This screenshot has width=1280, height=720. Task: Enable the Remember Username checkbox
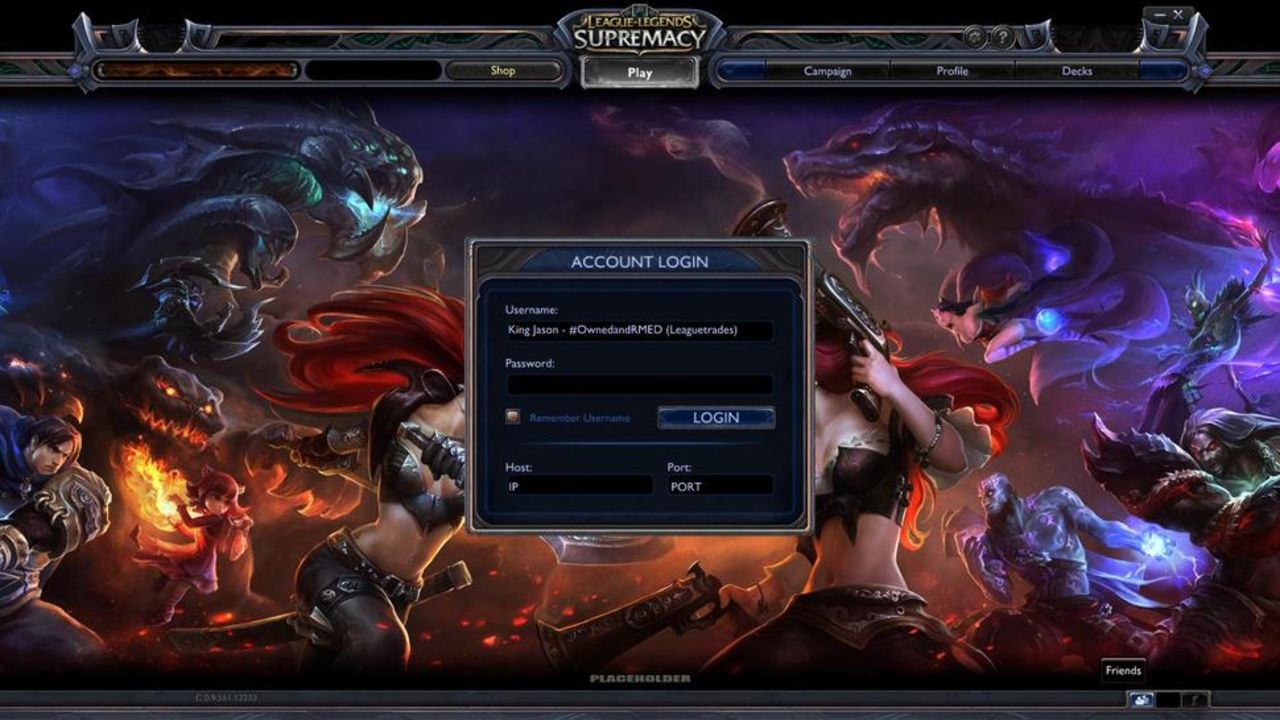tap(513, 417)
